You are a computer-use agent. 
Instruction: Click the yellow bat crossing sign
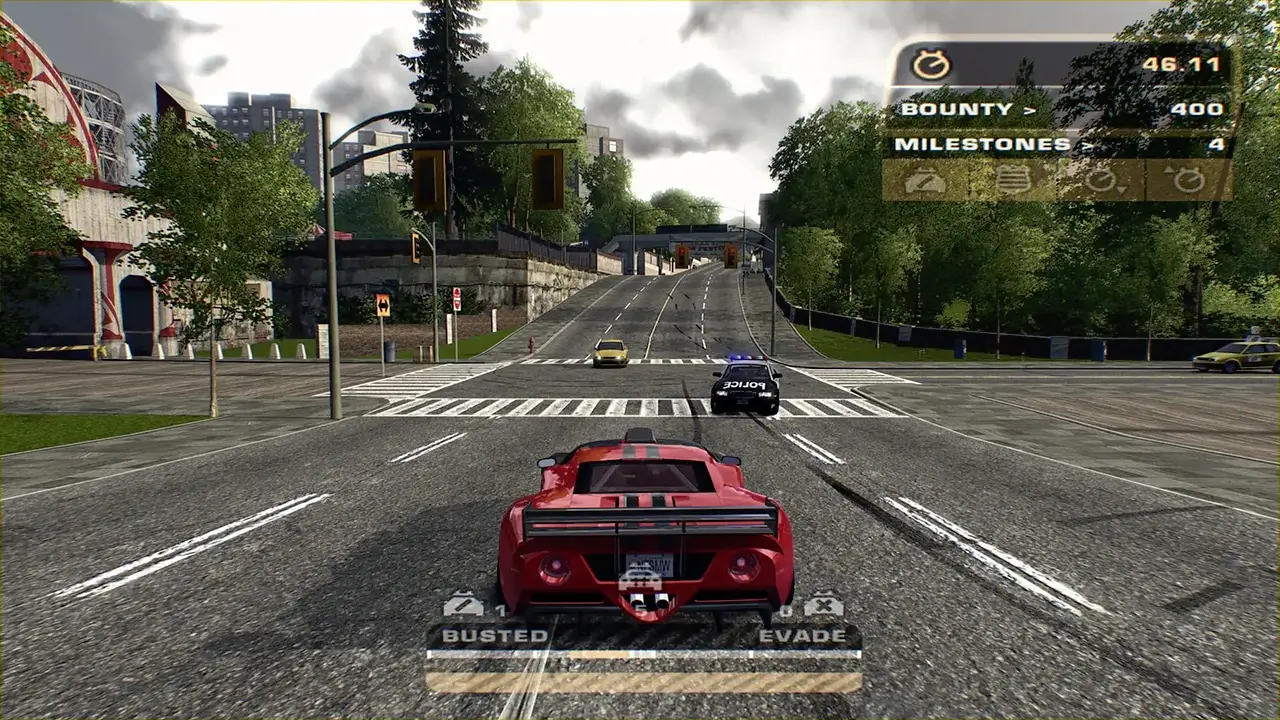coord(385,307)
